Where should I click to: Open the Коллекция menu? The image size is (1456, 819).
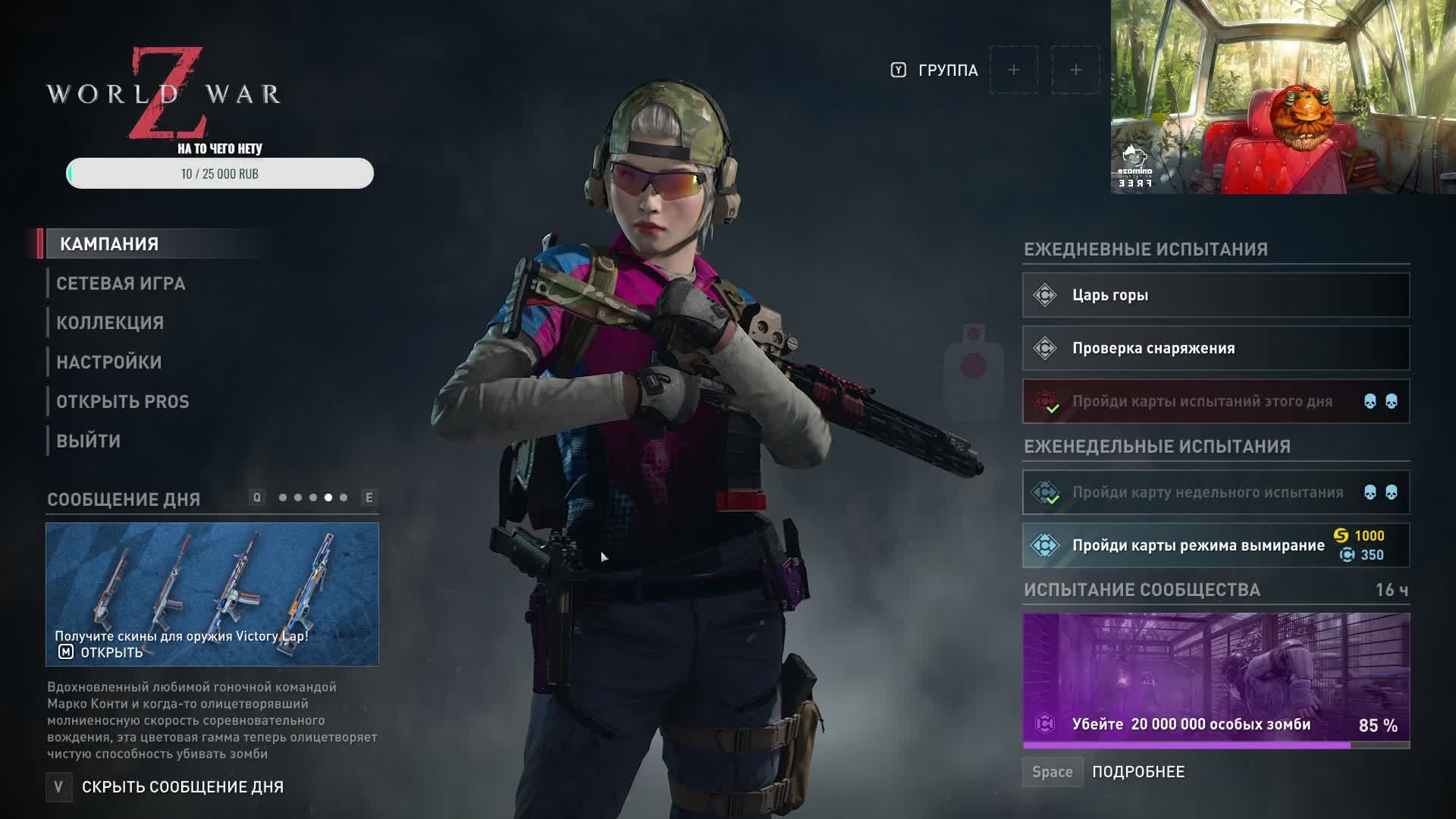click(x=110, y=323)
